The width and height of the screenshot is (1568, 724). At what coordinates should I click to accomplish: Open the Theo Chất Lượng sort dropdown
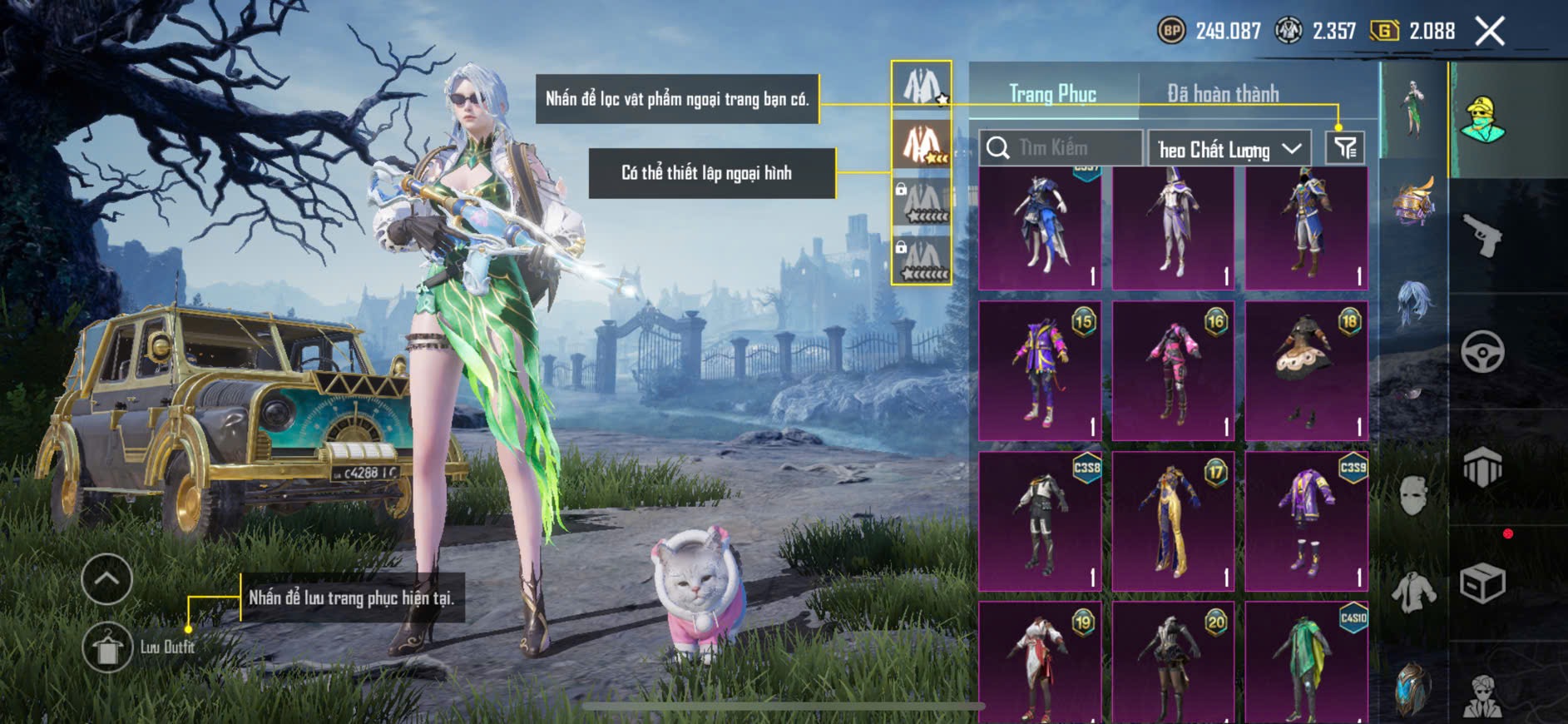tap(1229, 149)
